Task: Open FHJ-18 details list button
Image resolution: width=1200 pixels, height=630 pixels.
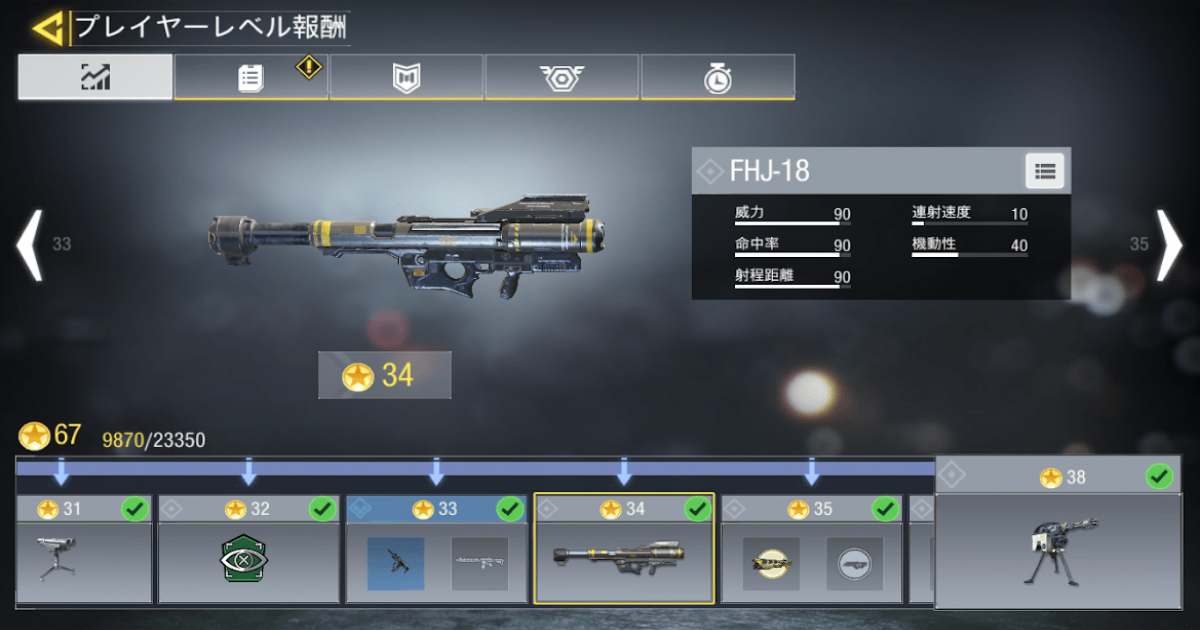Action: [x=1045, y=171]
